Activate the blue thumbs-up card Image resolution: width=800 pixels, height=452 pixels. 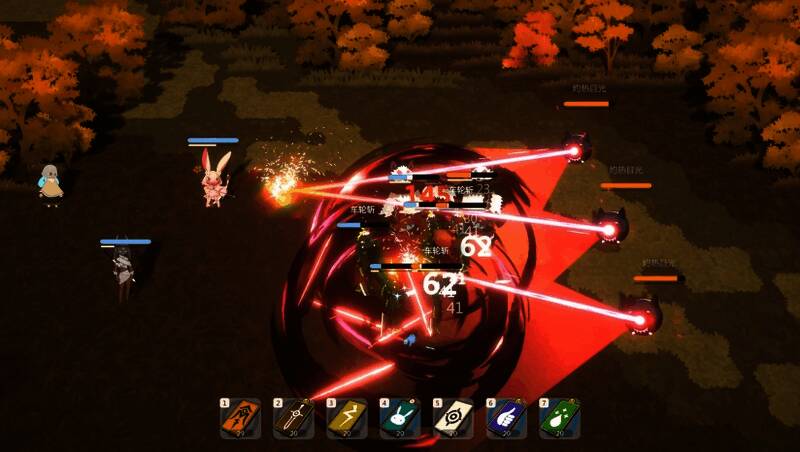[x=506, y=418]
